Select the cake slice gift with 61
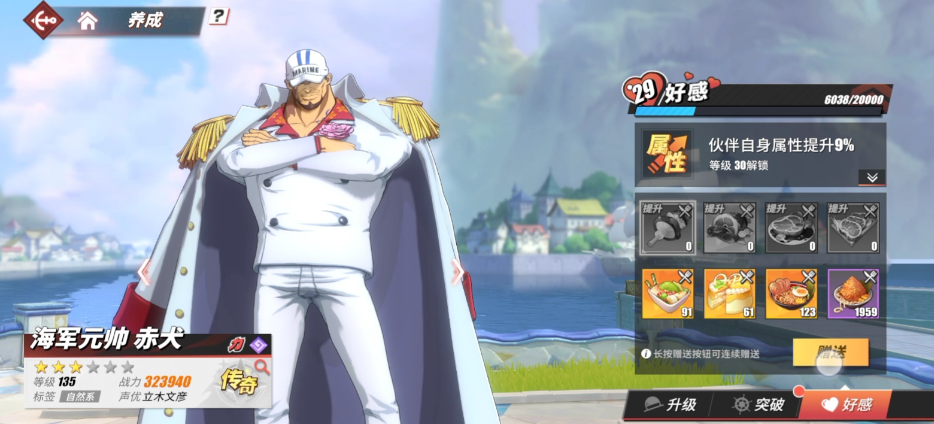Image resolution: width=934 pixels, height=424 pixels. click(x=729, y=294)
